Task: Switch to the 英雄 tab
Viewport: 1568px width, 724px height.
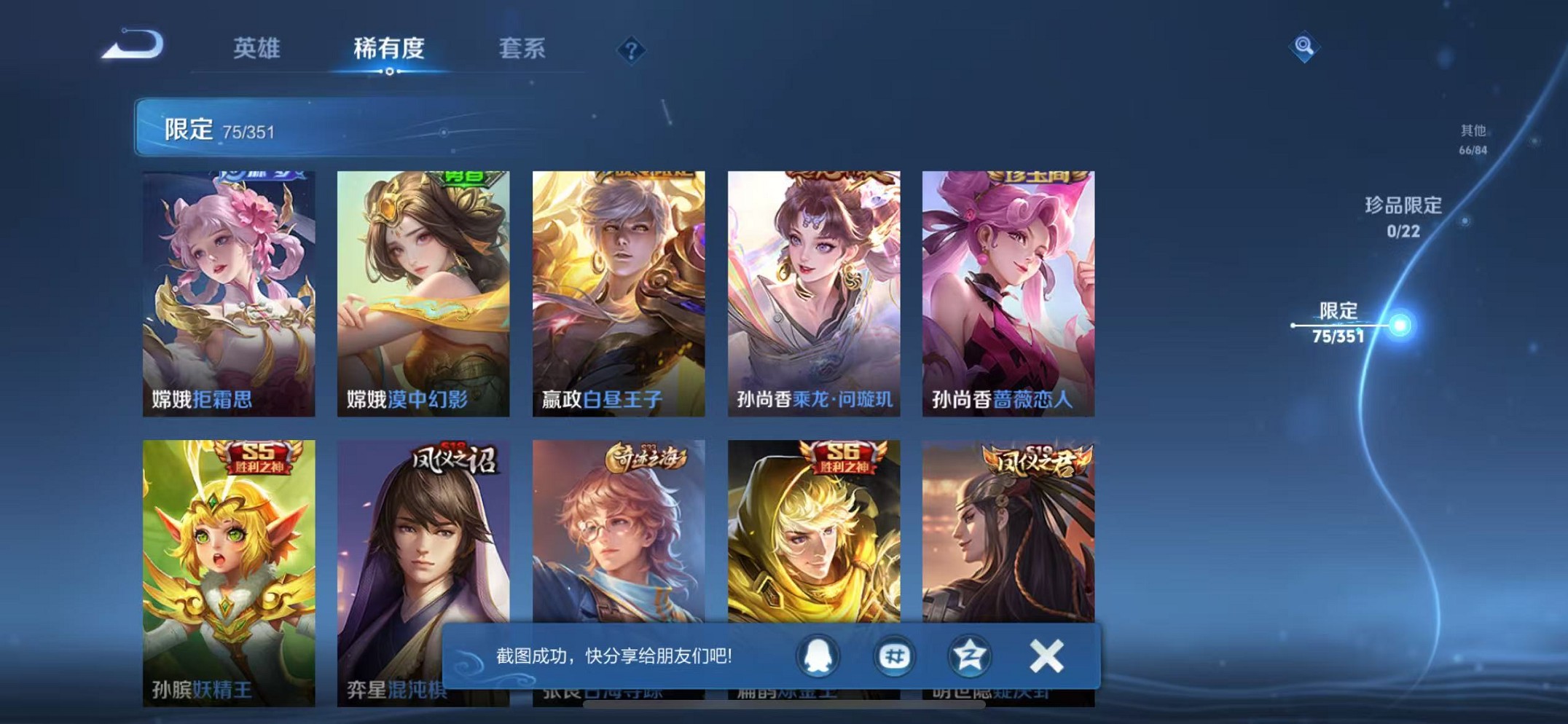Action: point(256,48)
